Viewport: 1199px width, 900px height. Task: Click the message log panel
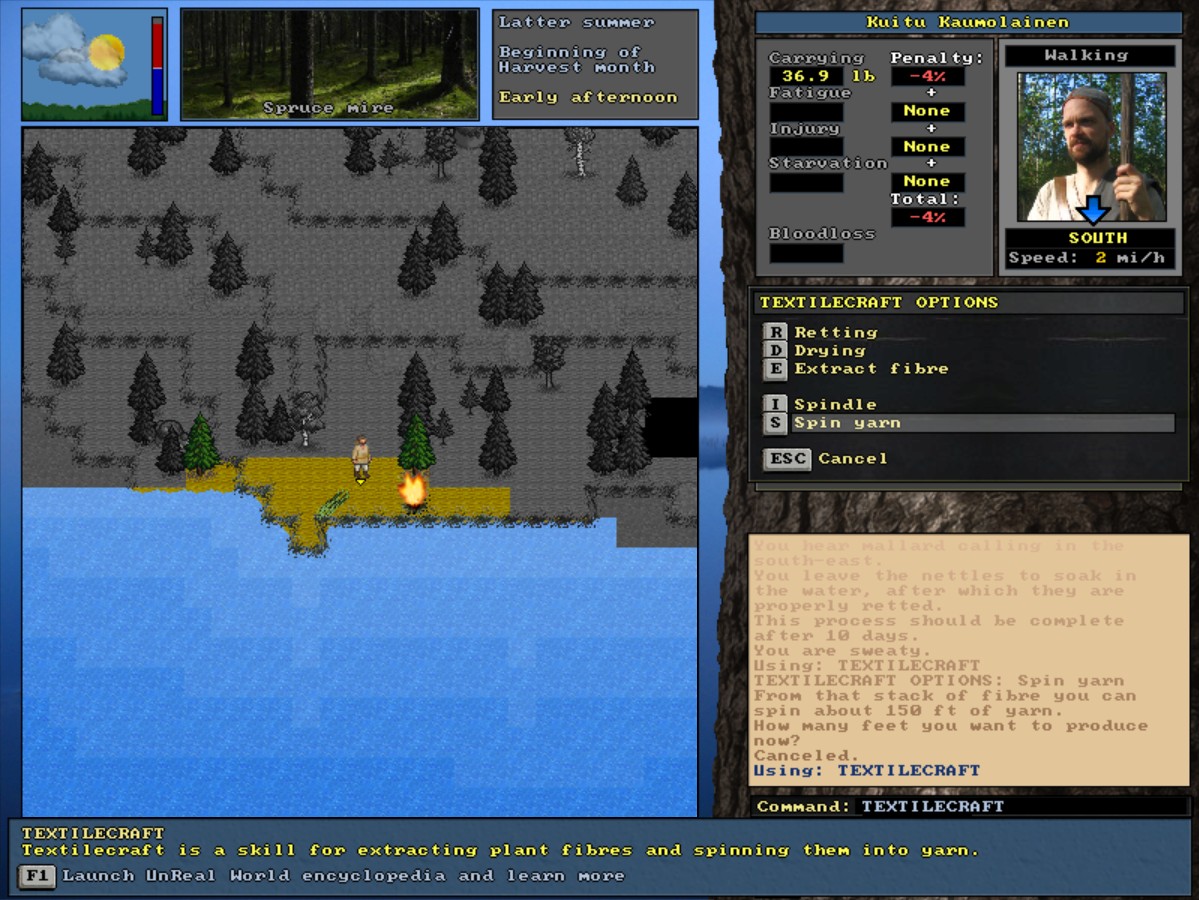968,660
